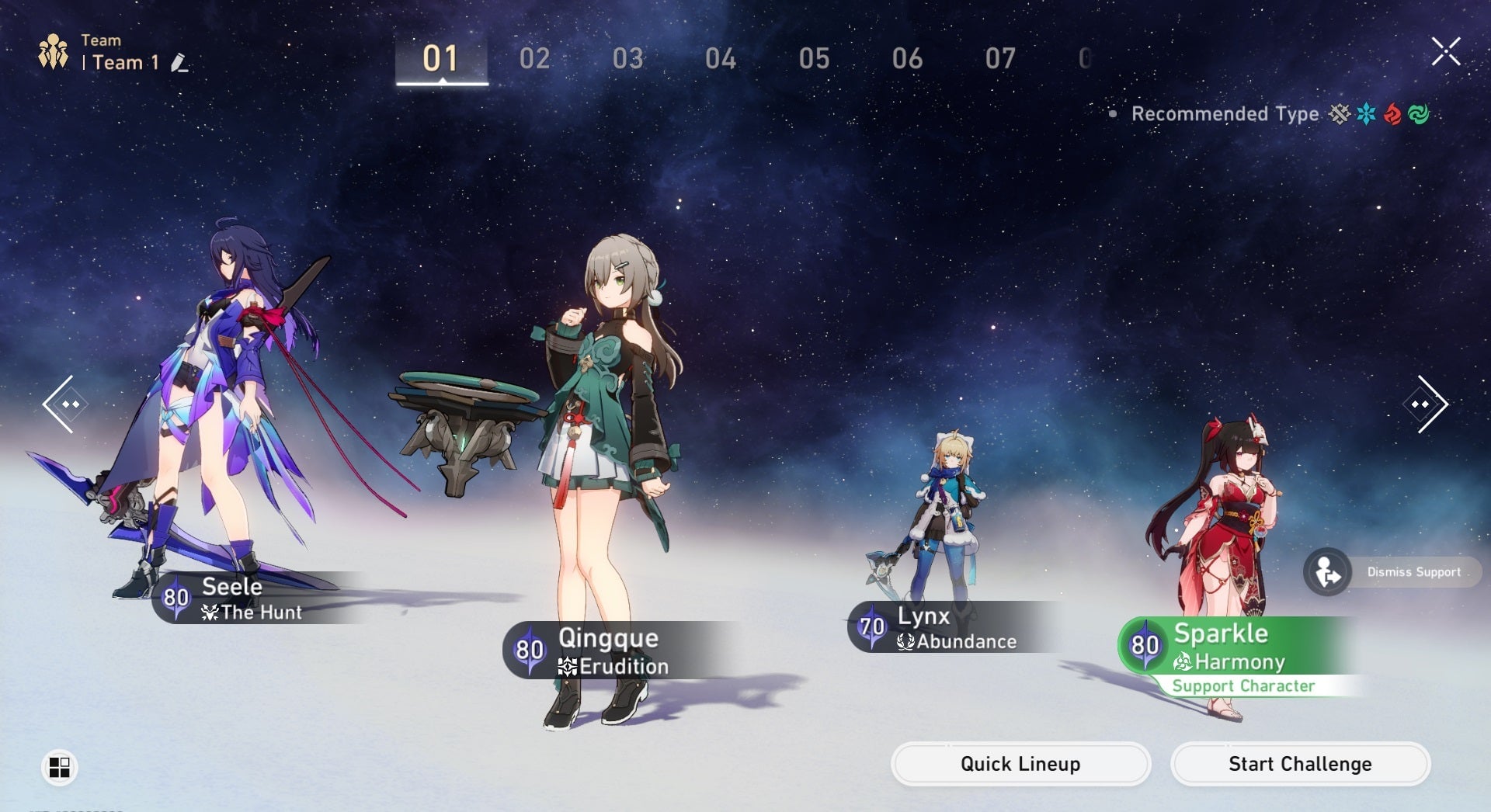This screenshot has width=1491, height=812.
Task: Select the Ice recommended type icon
Action: pos(1366,114)
